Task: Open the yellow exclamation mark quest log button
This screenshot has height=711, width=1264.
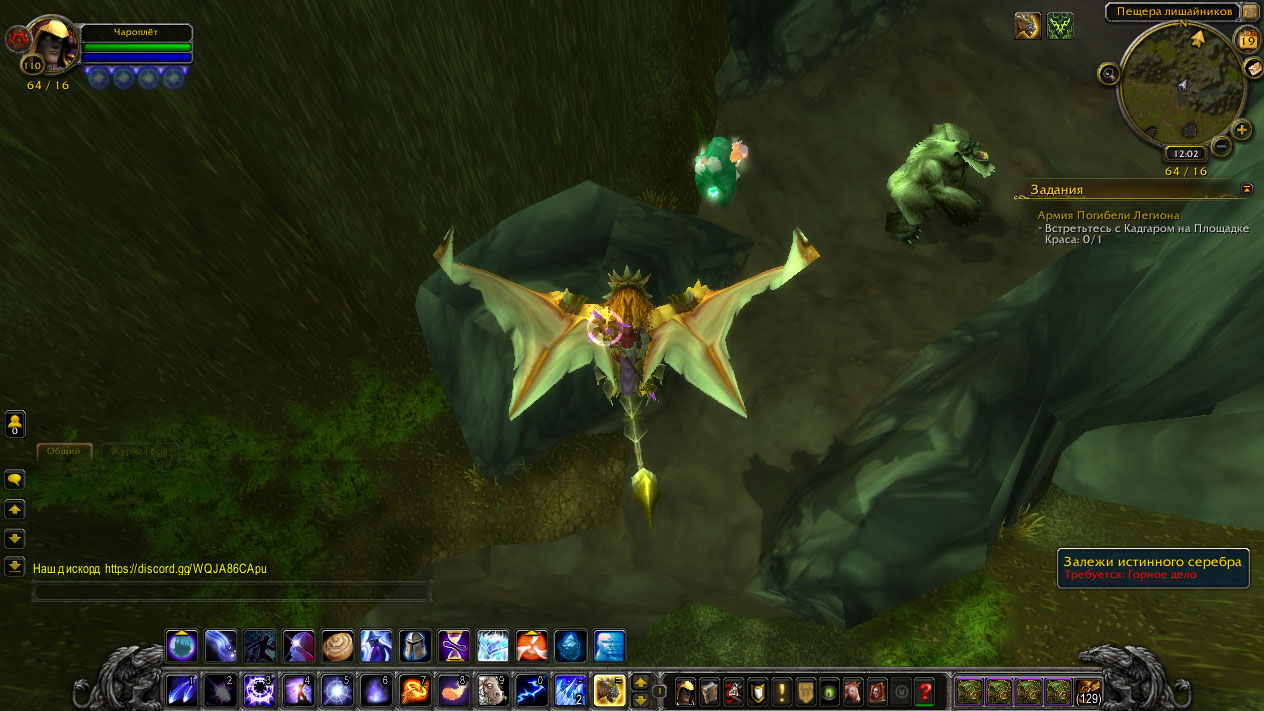Action: (781, 691)
